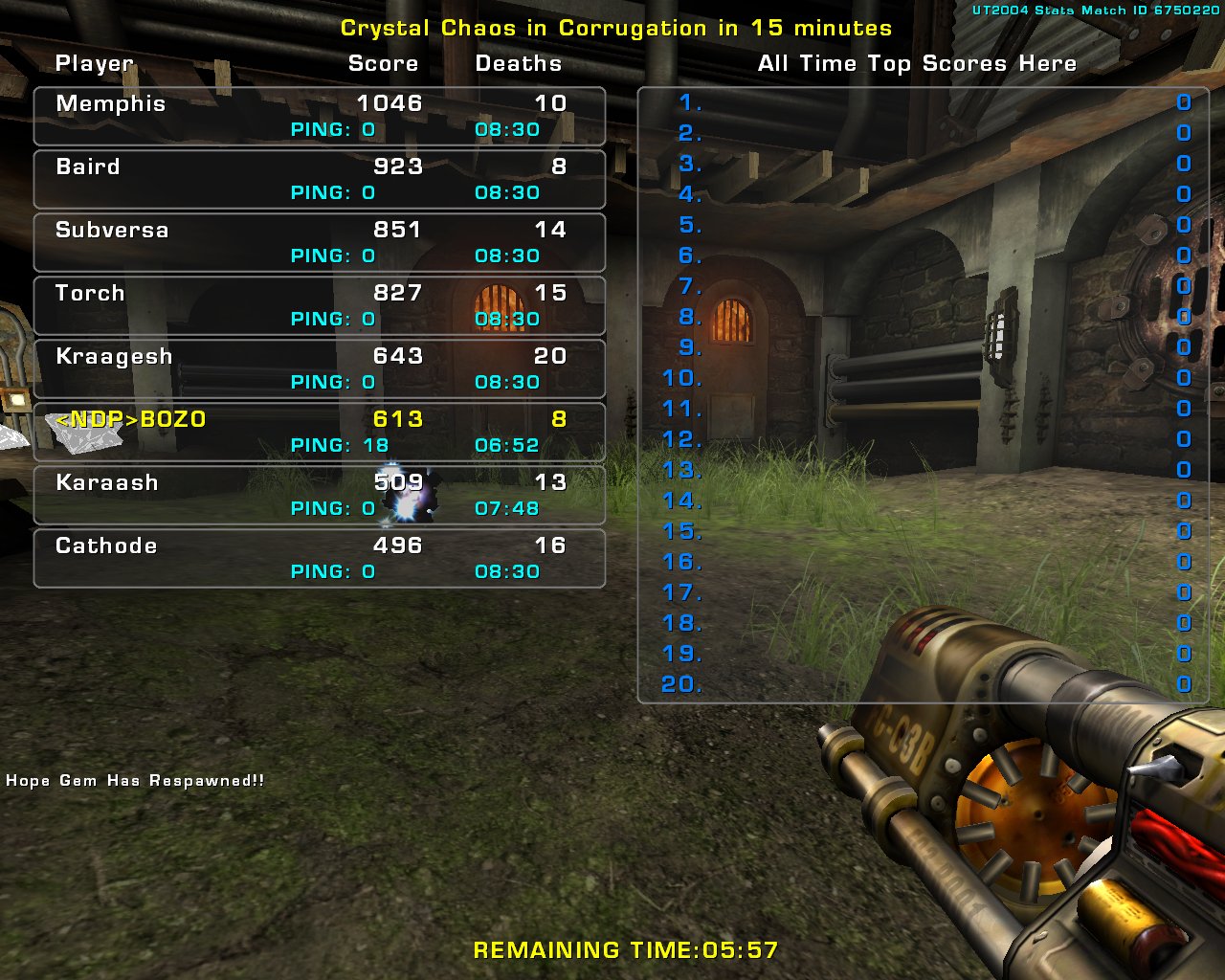Viewport: 1225px width, 980px height.
Task: Open the All Time Top Scores Here panel
Action: pos(916,63)
